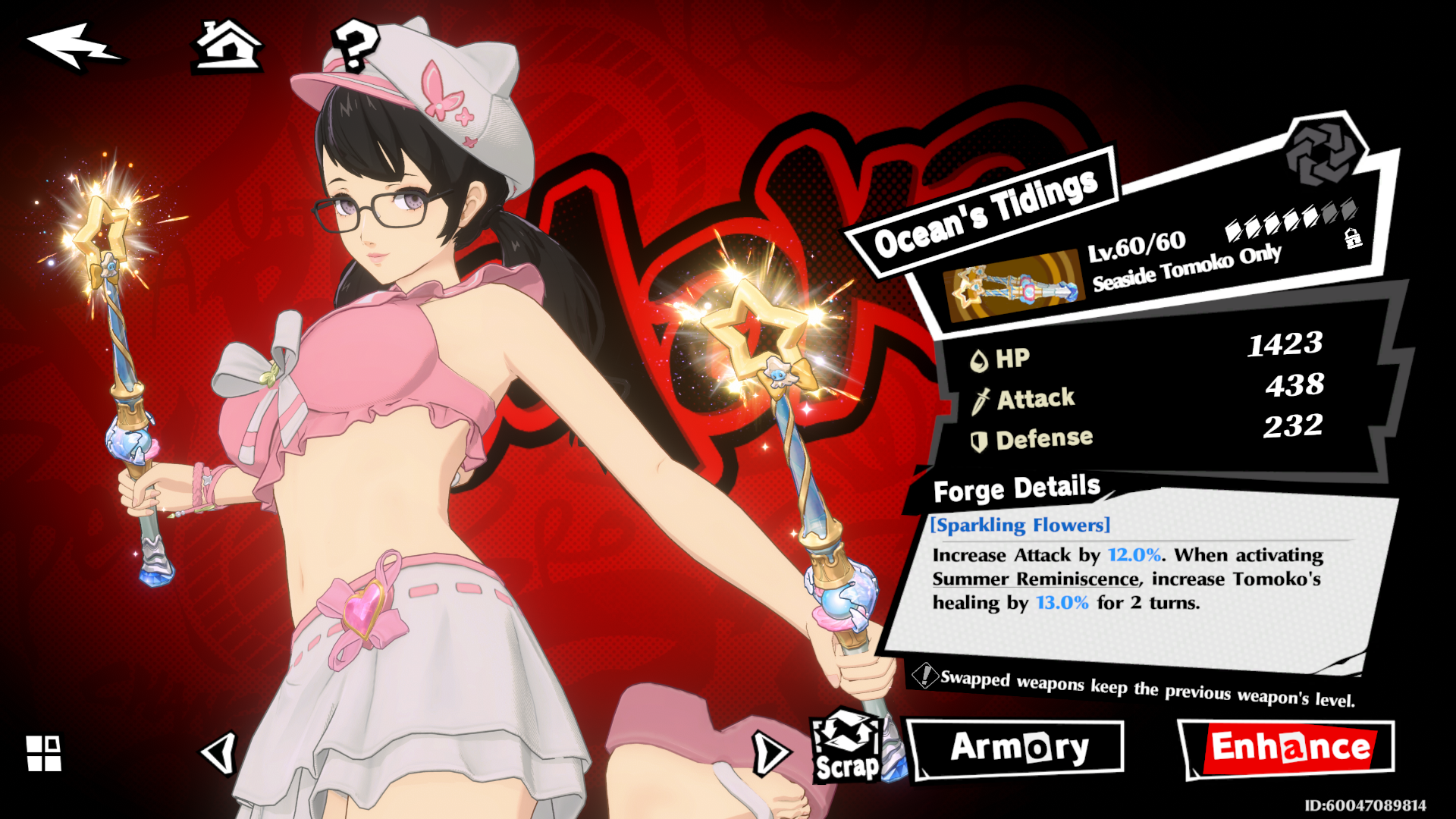1456x819 pixels.
Task: Return to the home screen
Action: [x=227, y=47]
